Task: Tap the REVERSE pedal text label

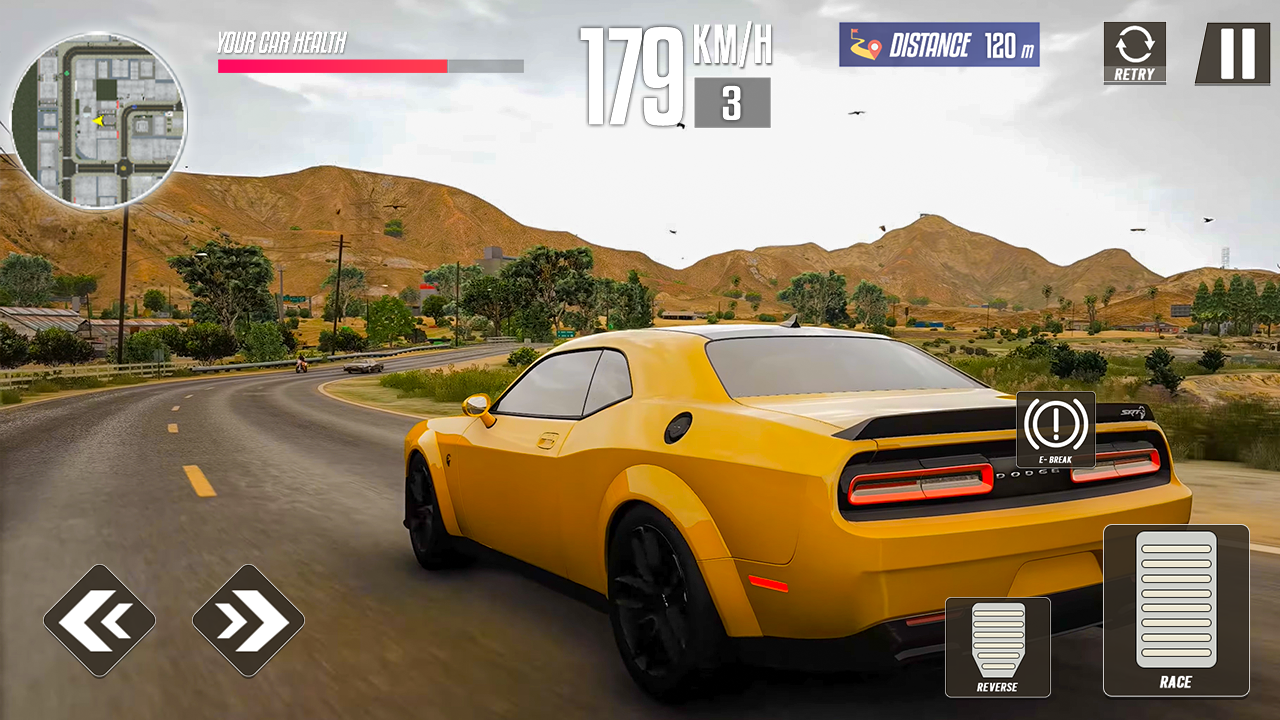Action: coord(996,688)
